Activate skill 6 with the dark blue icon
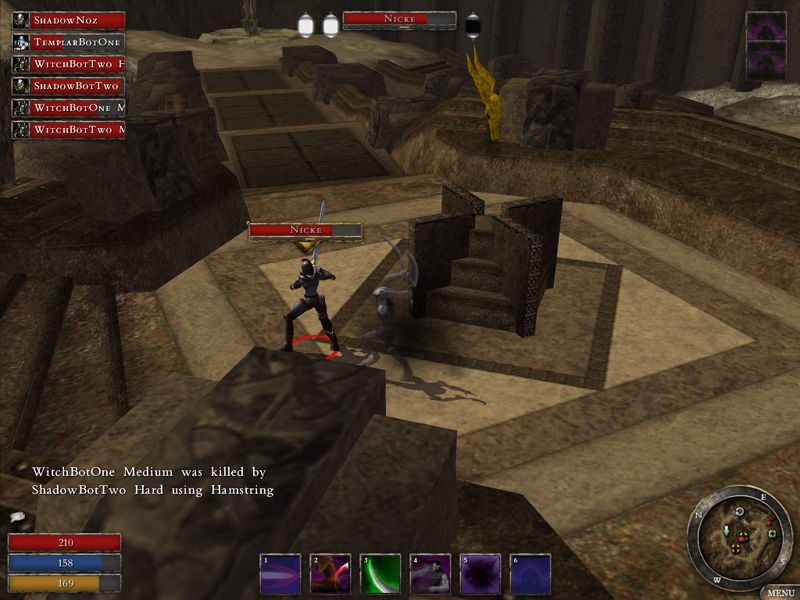The height and width of the screenshot is (600, 800). coord(530,574)
